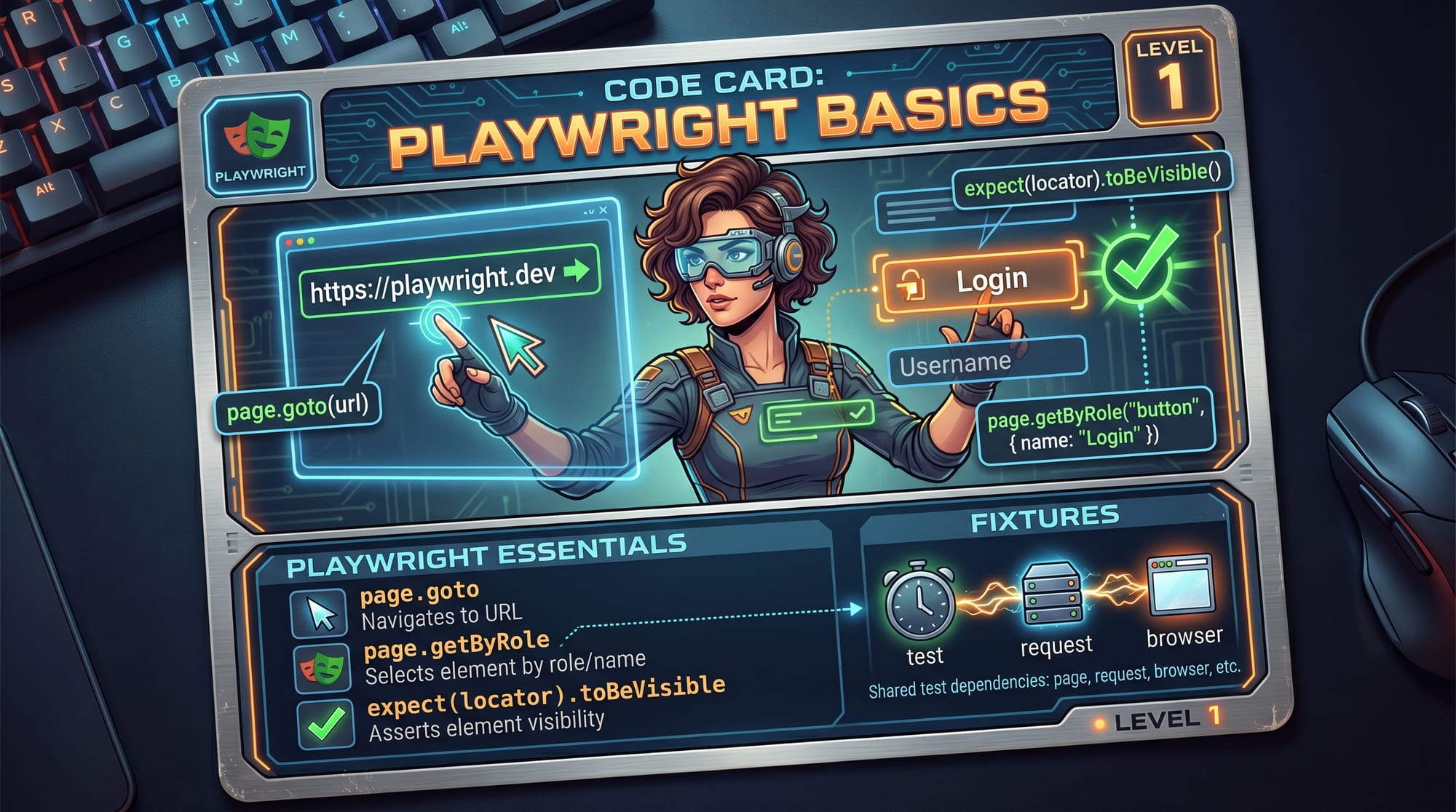Click the checkmark icon beside expect(locator).toBeVisible
This screenshot has height=812, width=1456.
point(326,723)
